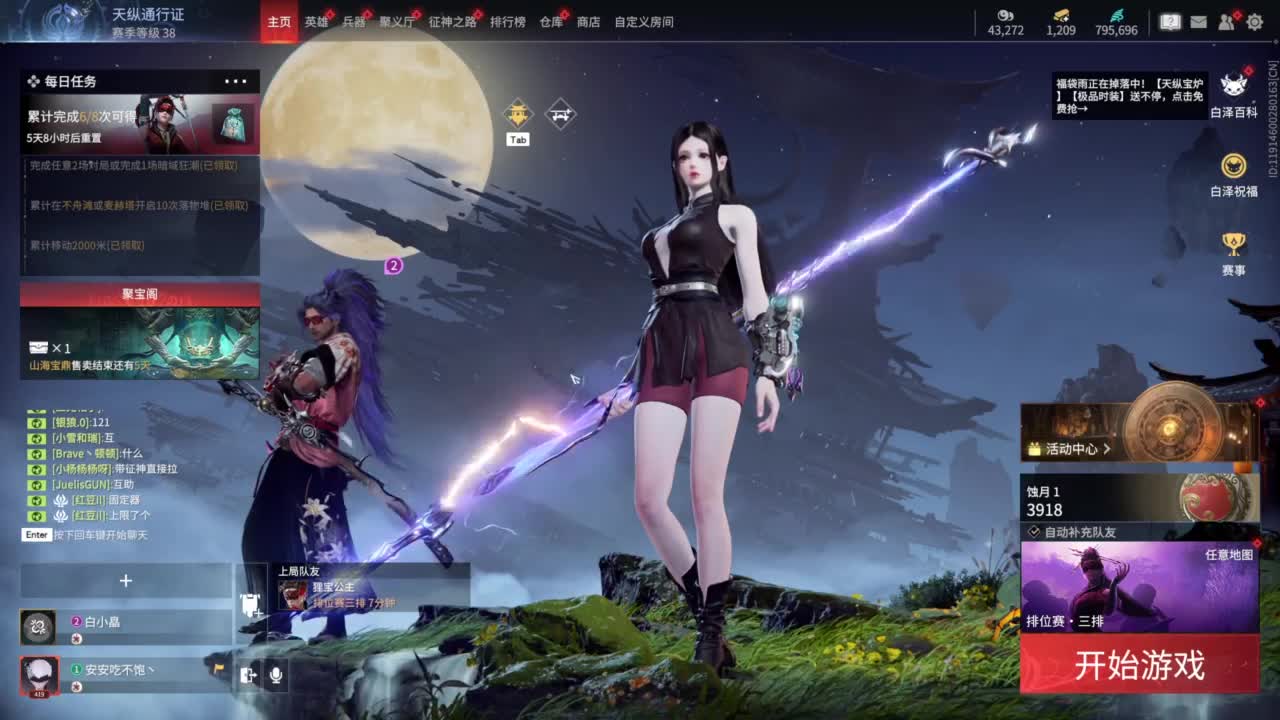Open the 英雄 heroes tab
Screen dimensions: 1280x720
point(316,22)
